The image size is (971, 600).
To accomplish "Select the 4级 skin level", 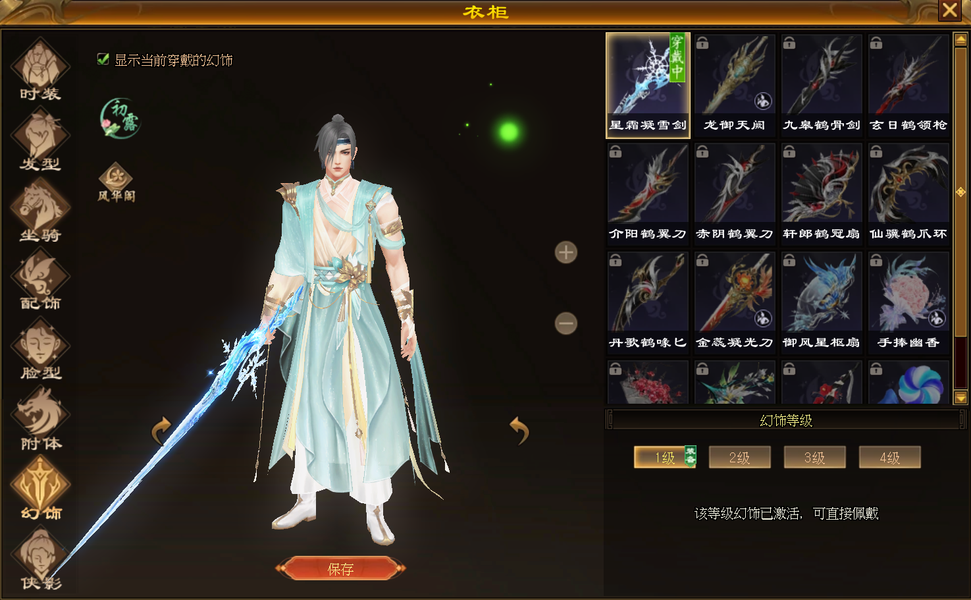I will [x=889, y=458].
